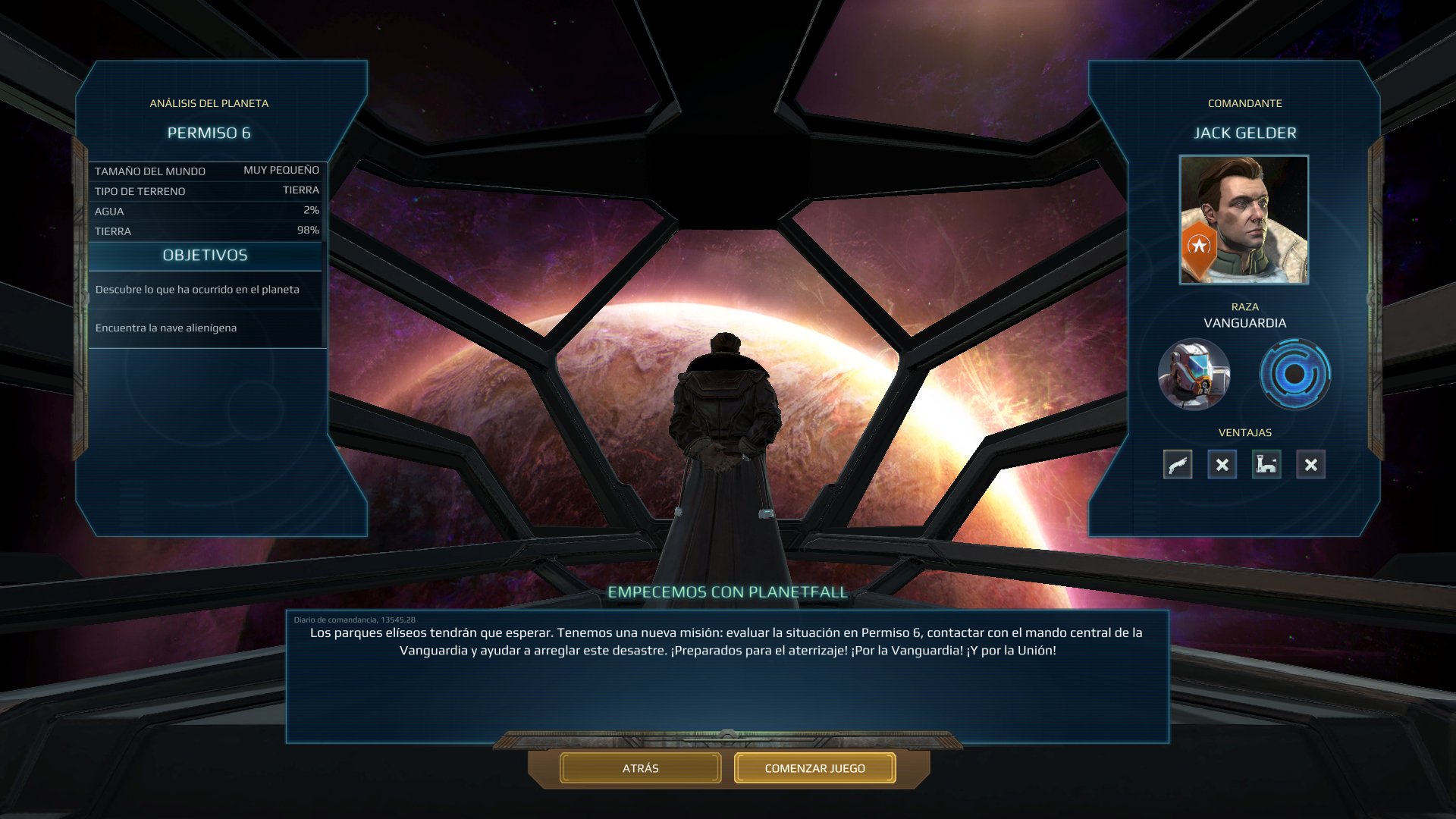Viewport: 1456px width, 819px height.
Task: Open Jack Gelder's commander portrait
Action: pyautogui.click(x=1244, y=221)
